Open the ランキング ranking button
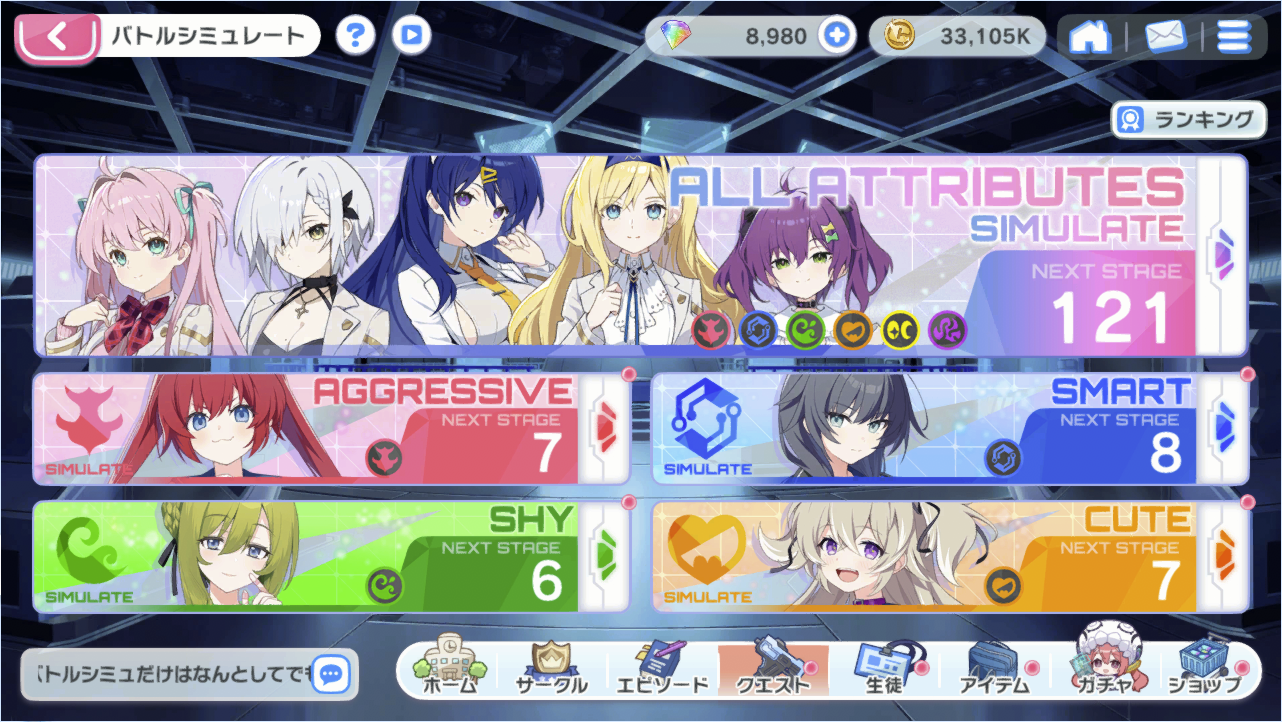This screenshot has width=1282, height=722. [1185, 120]
